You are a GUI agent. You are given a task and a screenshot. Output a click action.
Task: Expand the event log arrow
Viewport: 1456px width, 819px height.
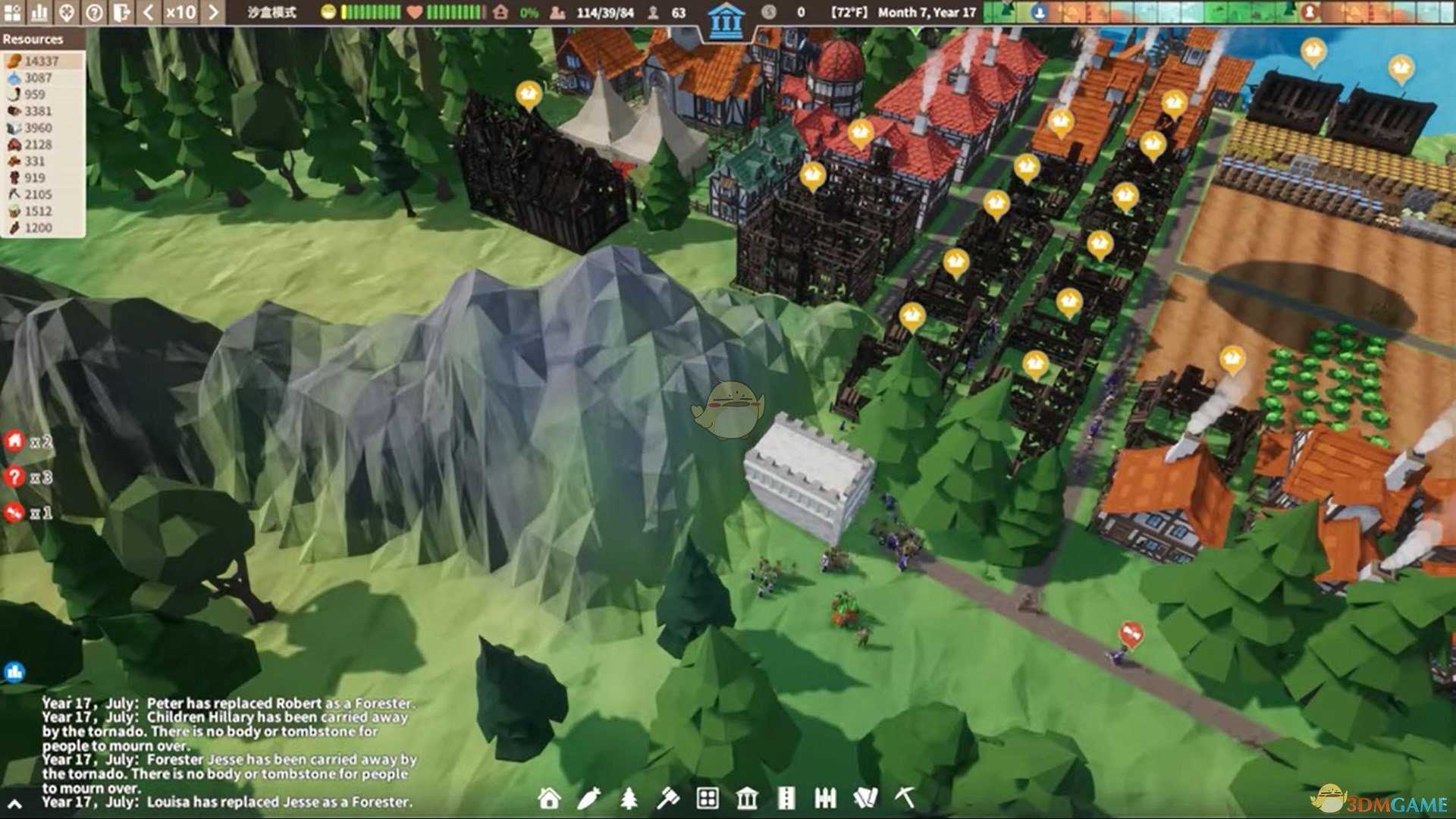[x=14, y=804]
